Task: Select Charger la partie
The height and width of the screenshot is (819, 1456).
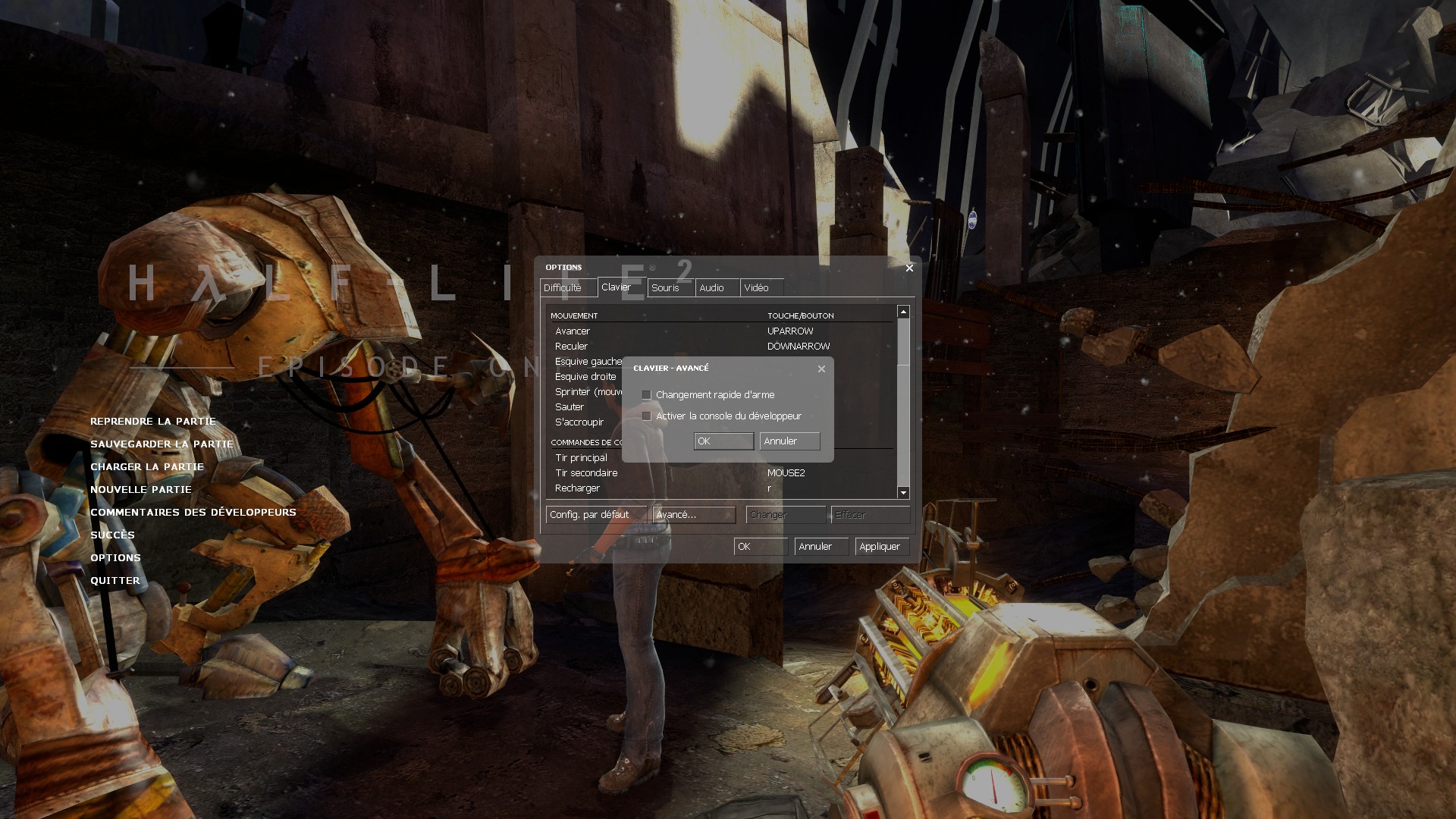Action: click(147, 467)
